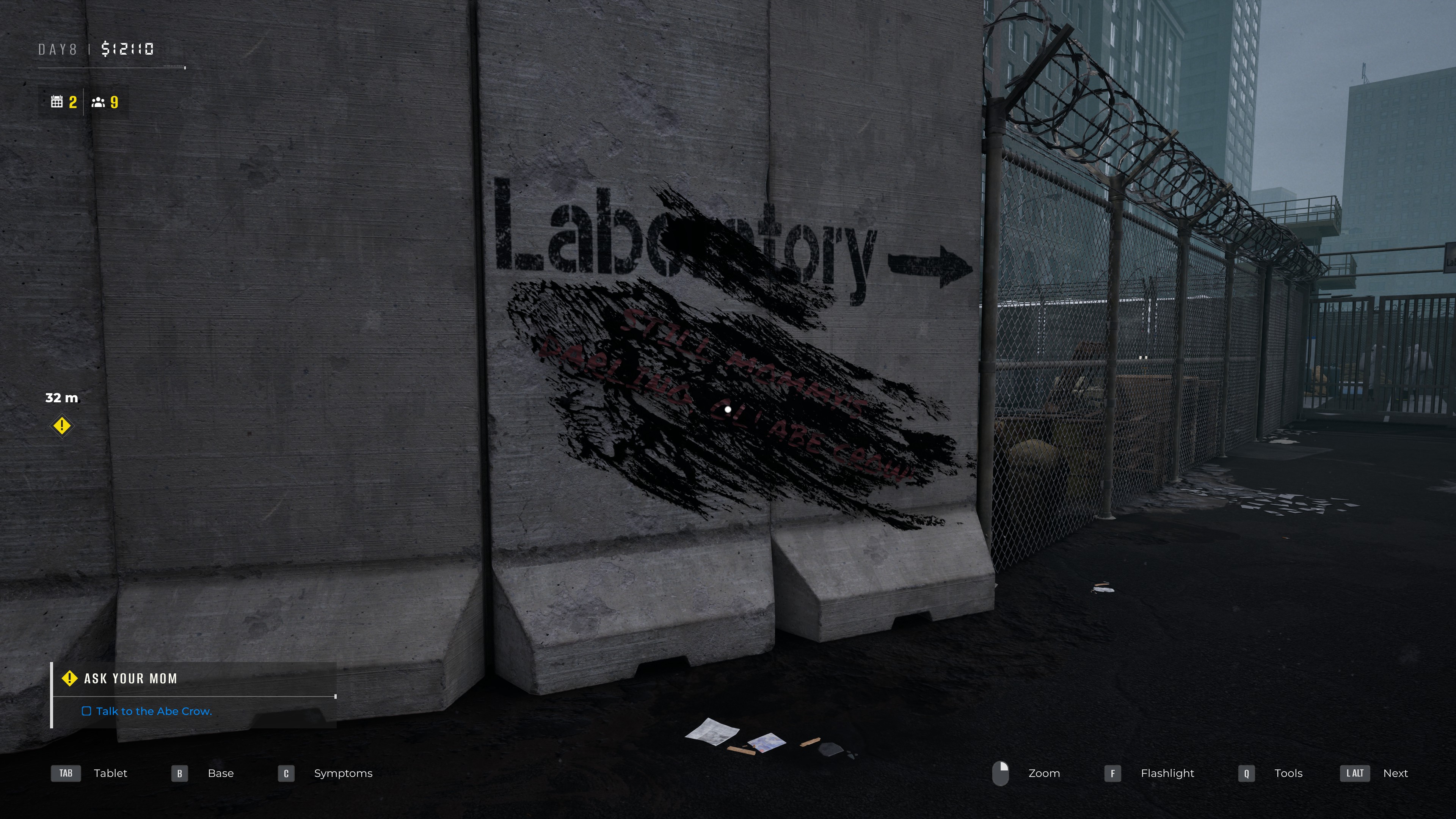1456x819 pixels.
Task: Click the B Base key icon
Action: pos(179,773)
